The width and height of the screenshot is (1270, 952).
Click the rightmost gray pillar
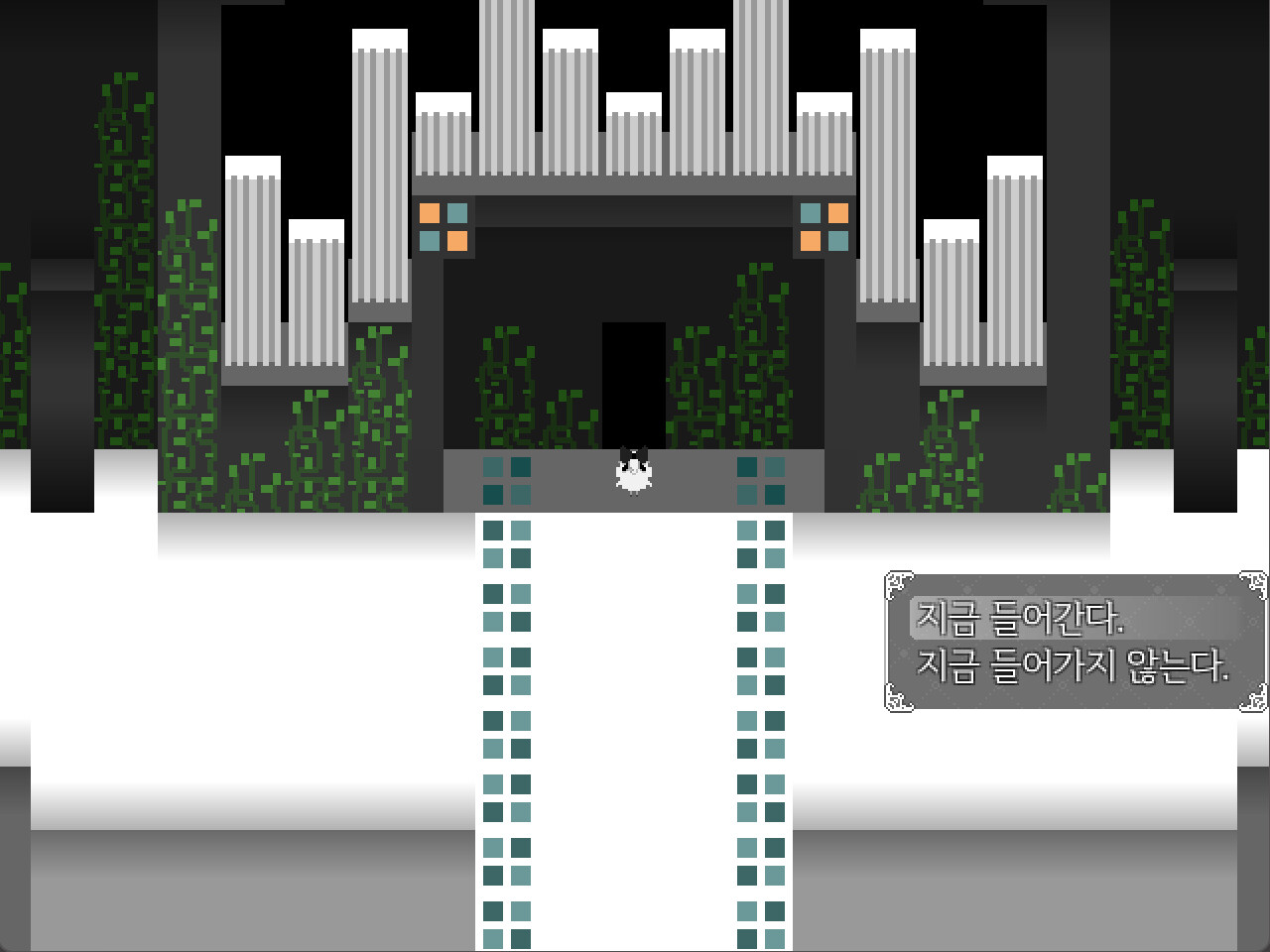(1014, 268)
